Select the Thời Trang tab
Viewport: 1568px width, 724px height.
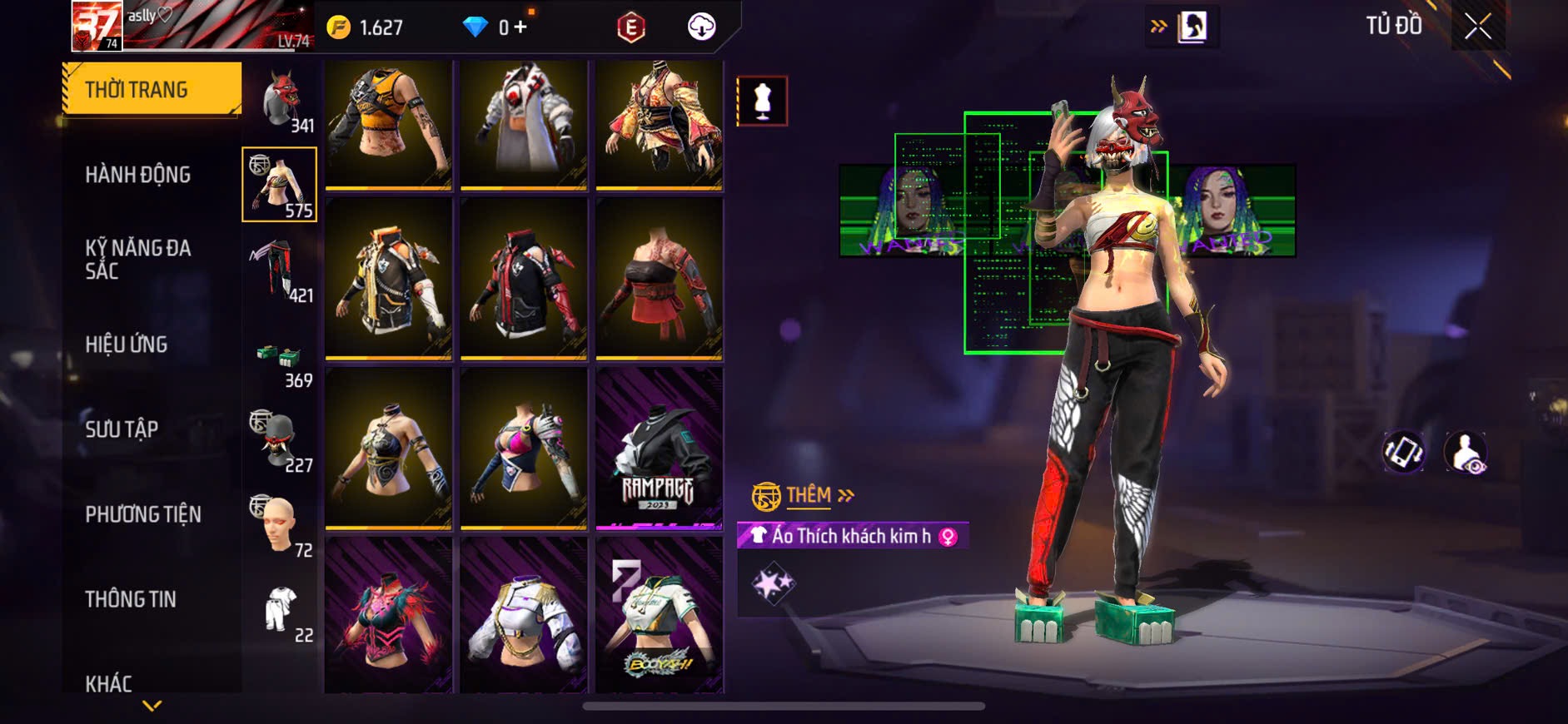click(x=152, y=89)
